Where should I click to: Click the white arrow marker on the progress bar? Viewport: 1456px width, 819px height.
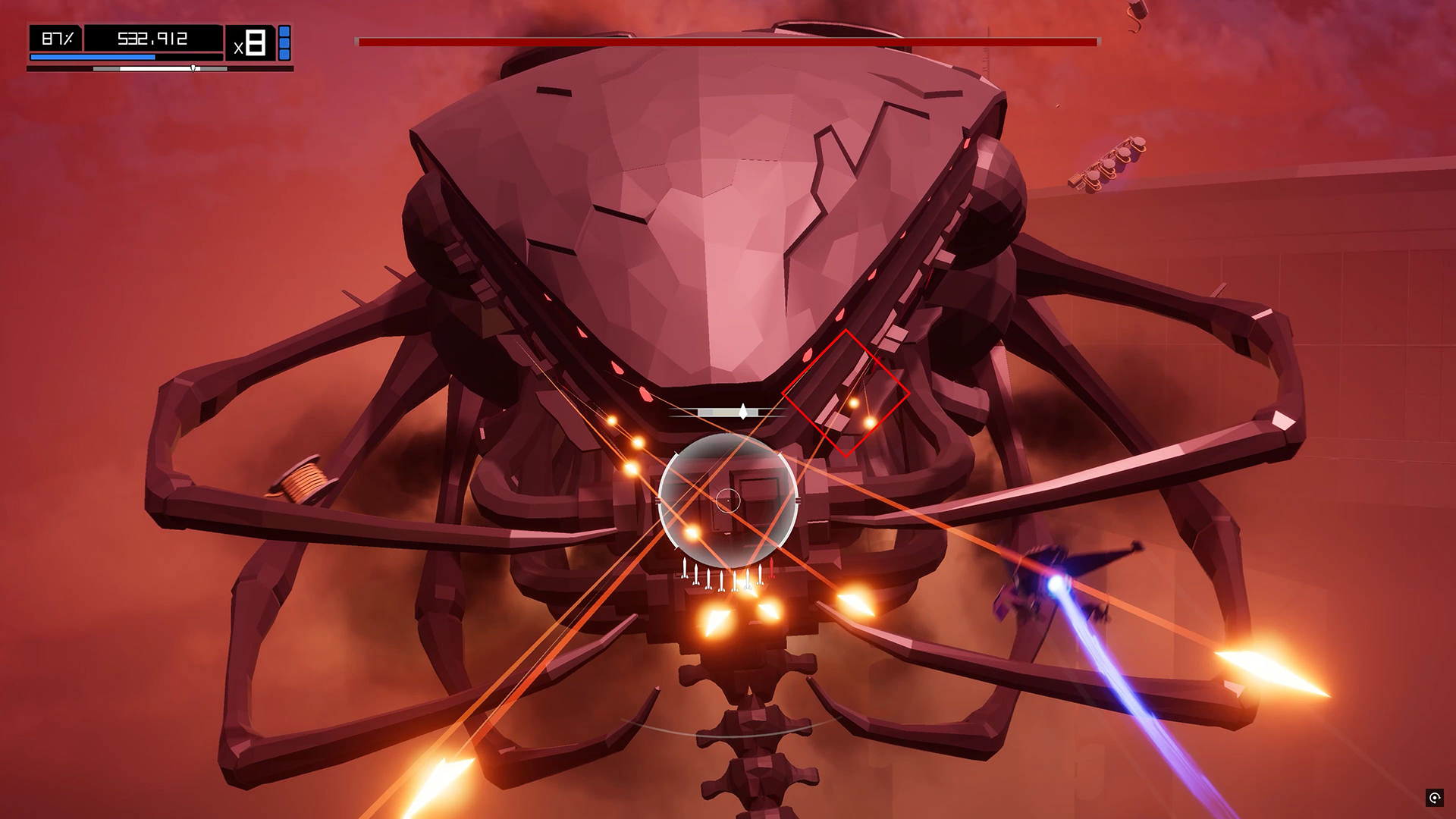(193, 67)
